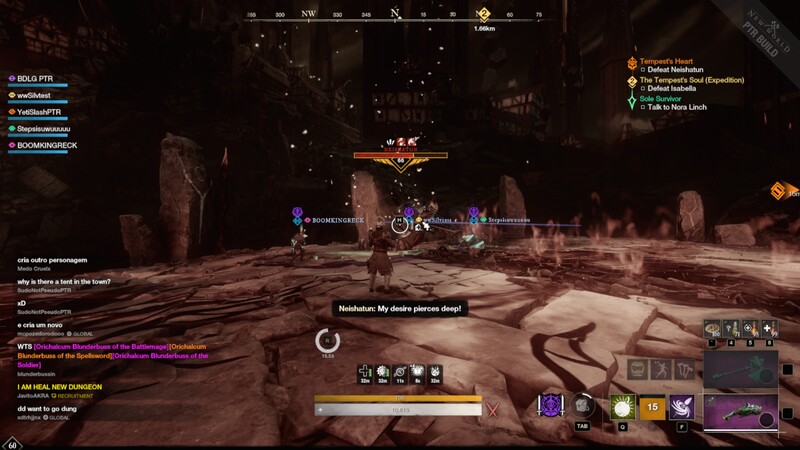
Task: Click the purple shield with swords icon
Action: (549, 406)
